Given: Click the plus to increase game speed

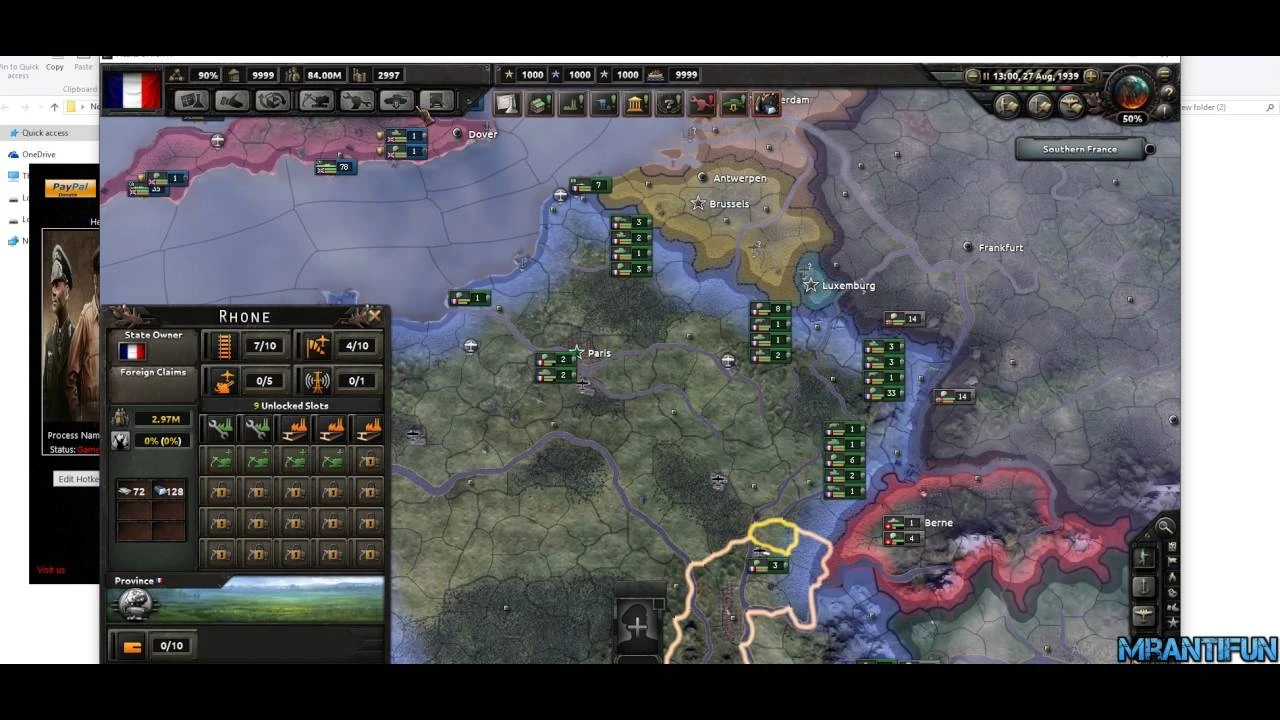Looking at the screenshot, I should pos(1091,76).
